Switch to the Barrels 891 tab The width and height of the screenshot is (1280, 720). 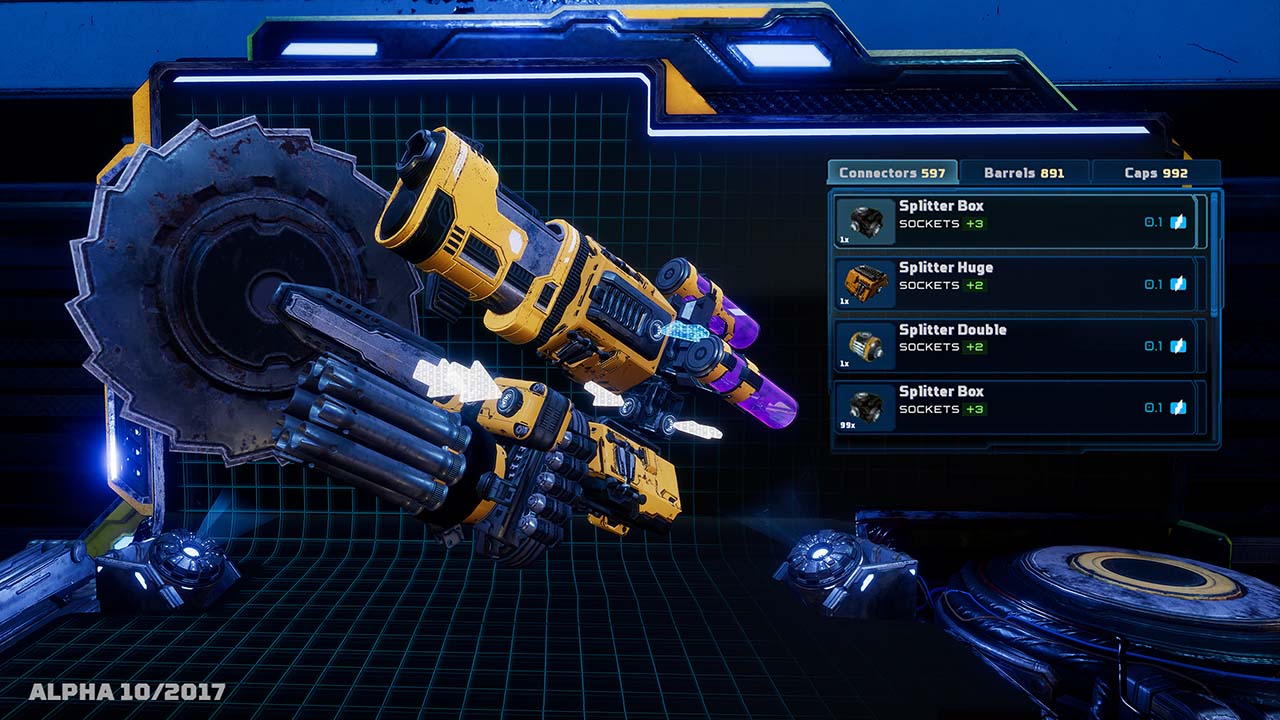point(1023,172)
